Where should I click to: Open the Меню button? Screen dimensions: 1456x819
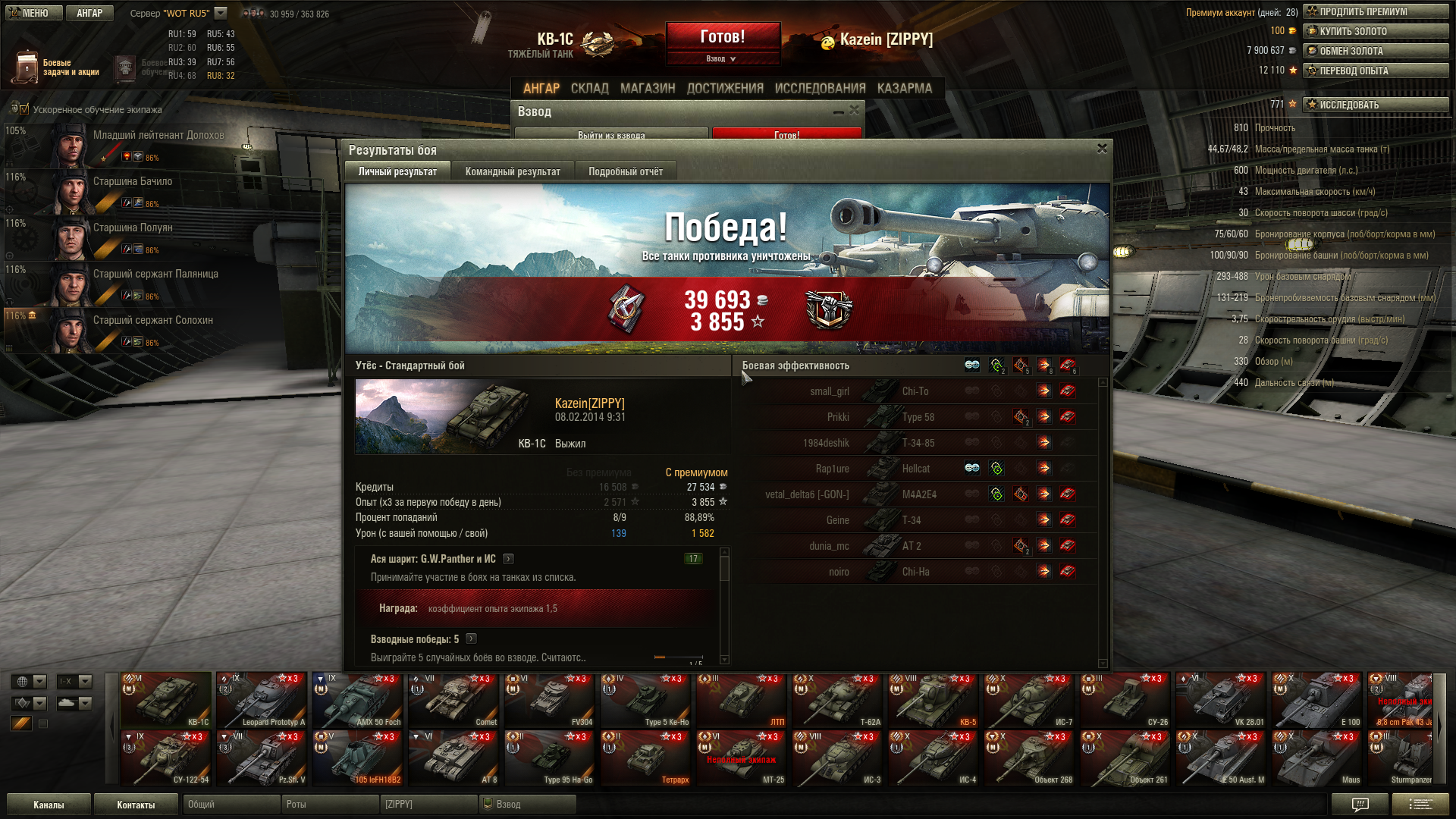click(x=33, y=13)
